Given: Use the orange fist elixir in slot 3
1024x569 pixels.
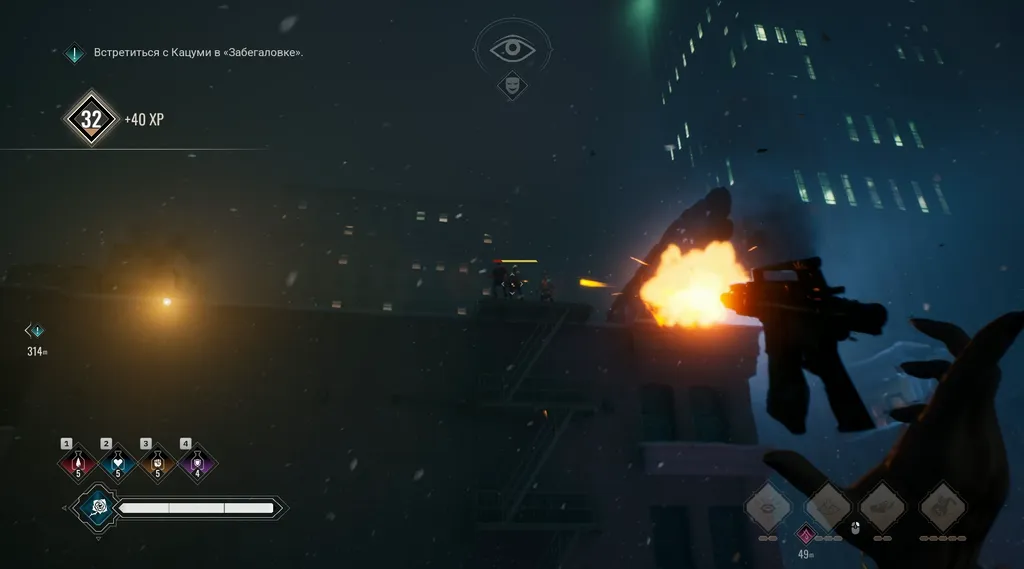Looking at the screenshot, I should (157, 463).
